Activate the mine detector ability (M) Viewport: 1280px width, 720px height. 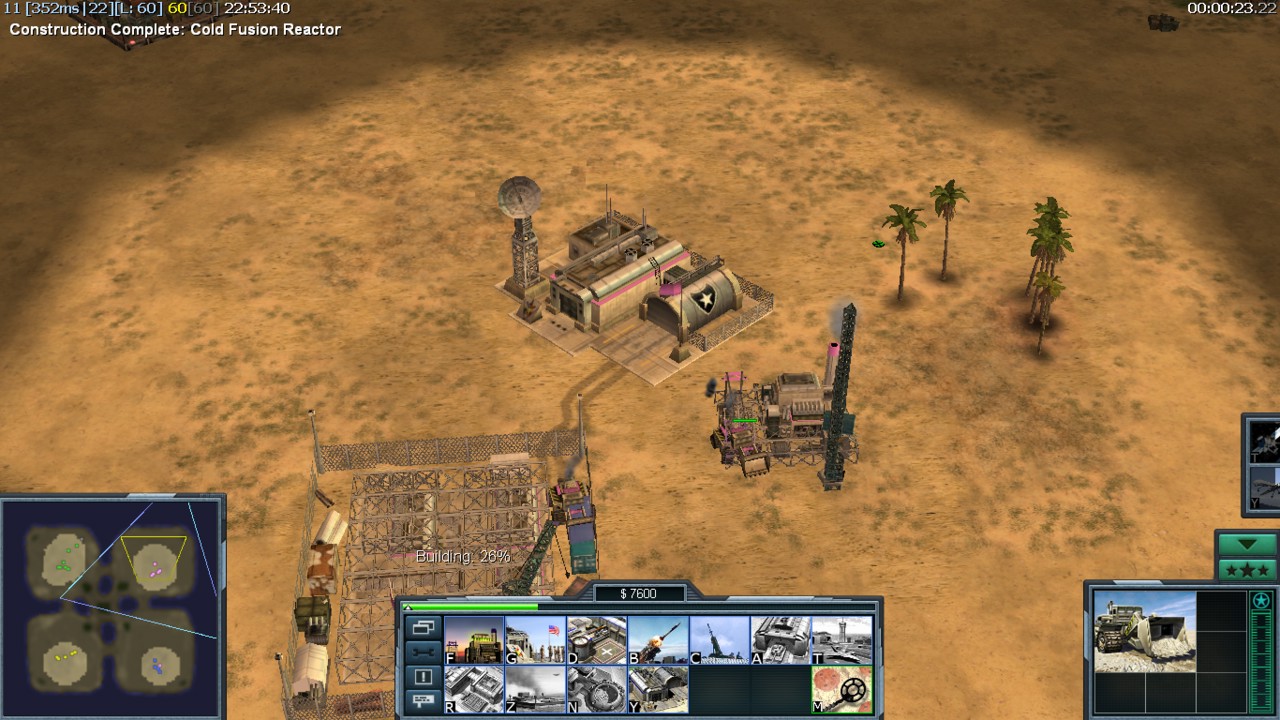[x=842, y=689]
